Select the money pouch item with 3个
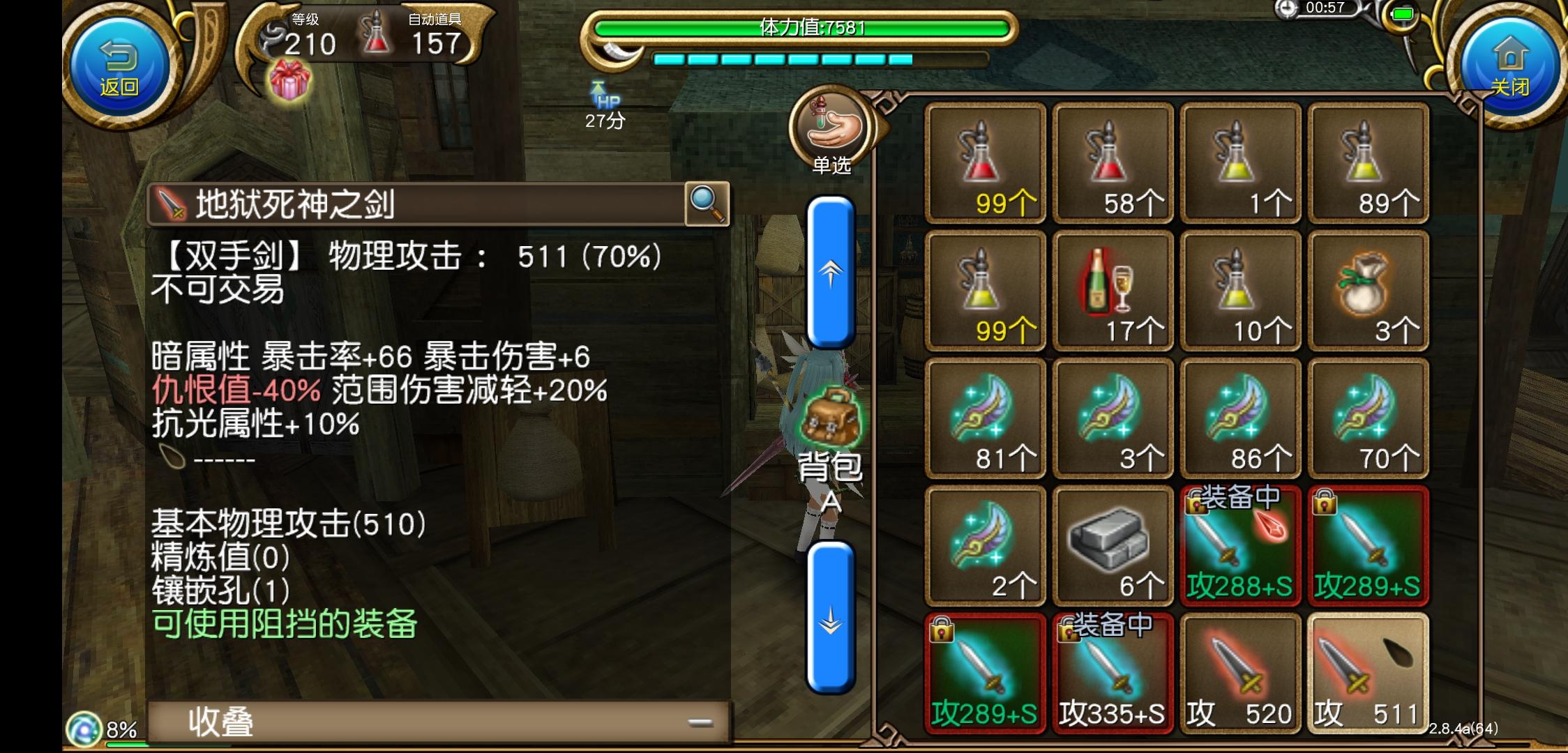The image size is (1568, 753). pyautogui.click(x=1369, y=291)
